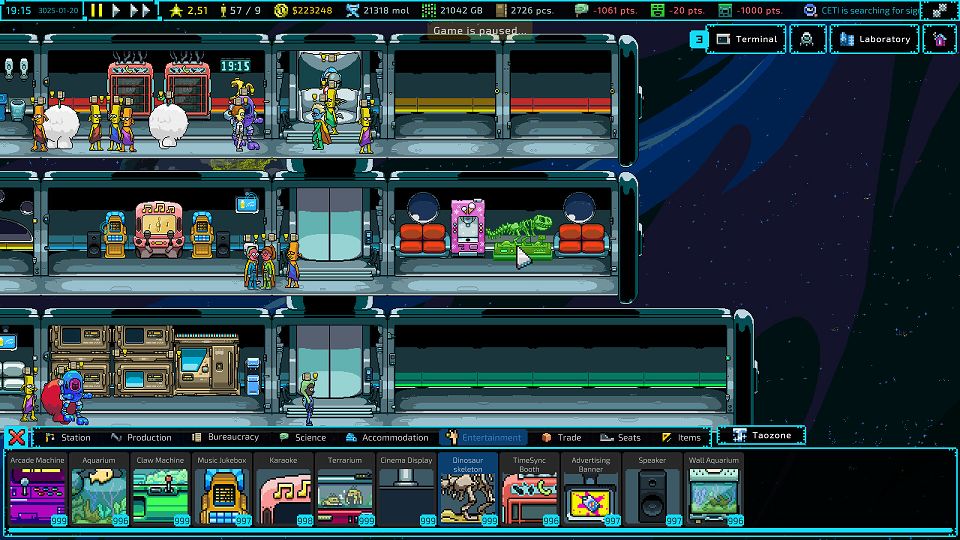The width and height of the screenshot is (960, 540).
Task: Pick the Music Jukebox item
Action: tap(221, 488)
